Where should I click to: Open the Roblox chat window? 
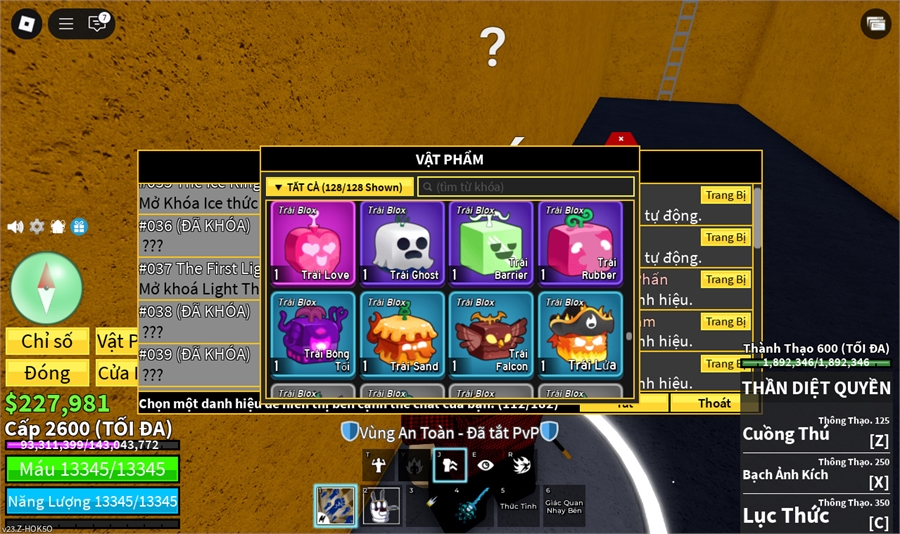pyautogui.click(x=98, y=23)
